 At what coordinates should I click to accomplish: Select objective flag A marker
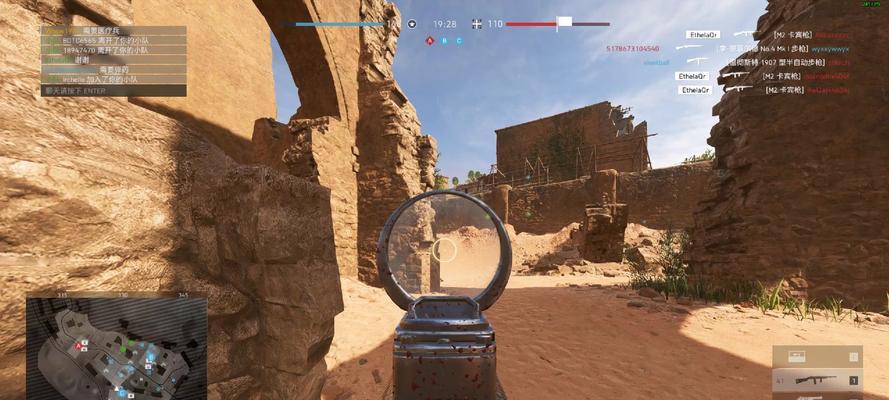[x=430, y=41]
